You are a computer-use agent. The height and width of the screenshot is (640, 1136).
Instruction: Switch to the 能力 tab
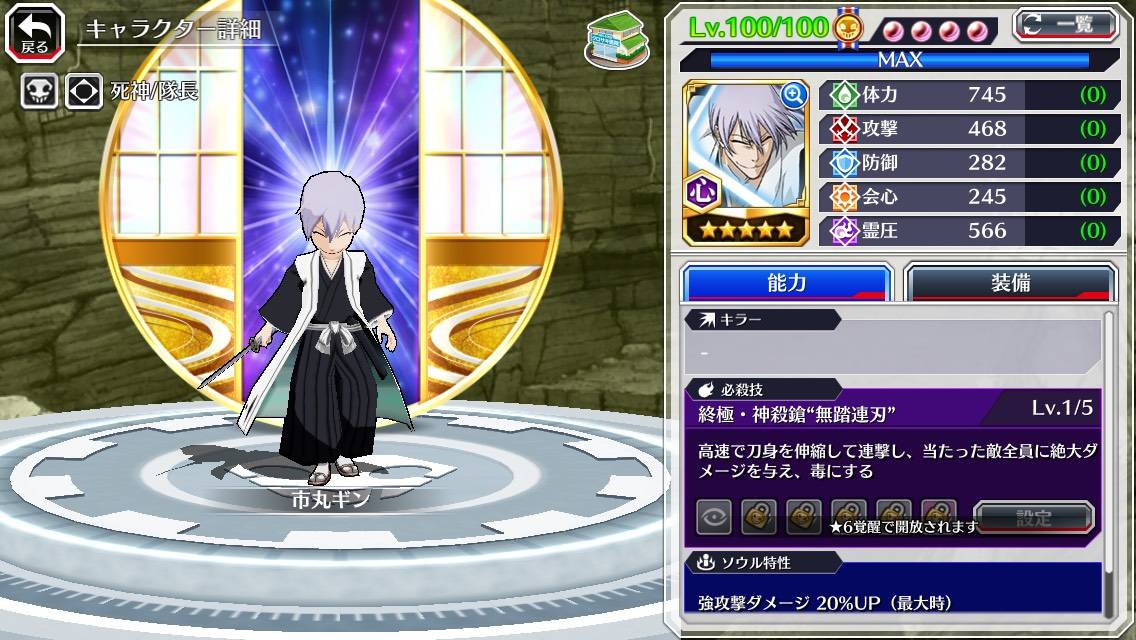[x=786, y=283]
